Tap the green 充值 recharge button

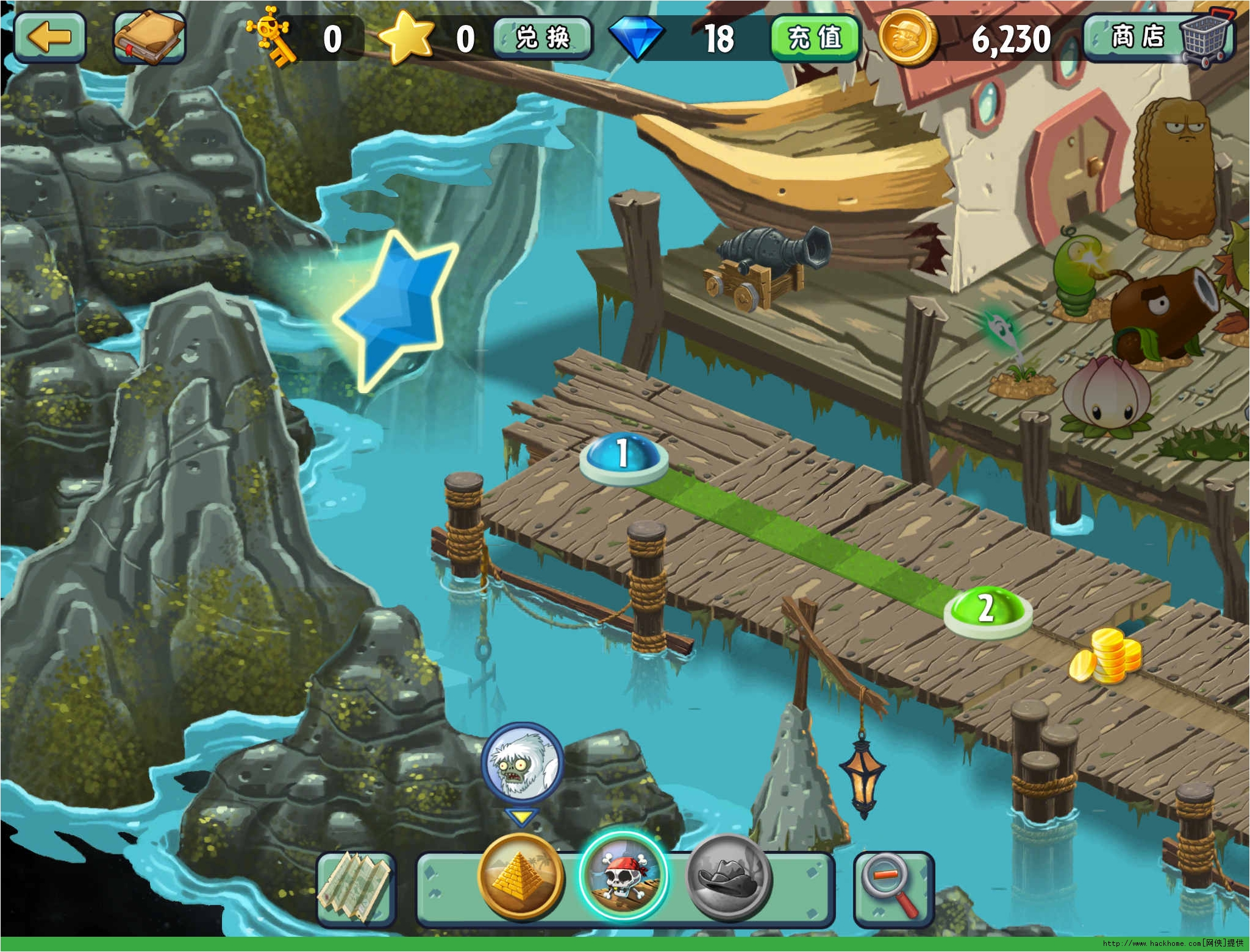[815, 38]
